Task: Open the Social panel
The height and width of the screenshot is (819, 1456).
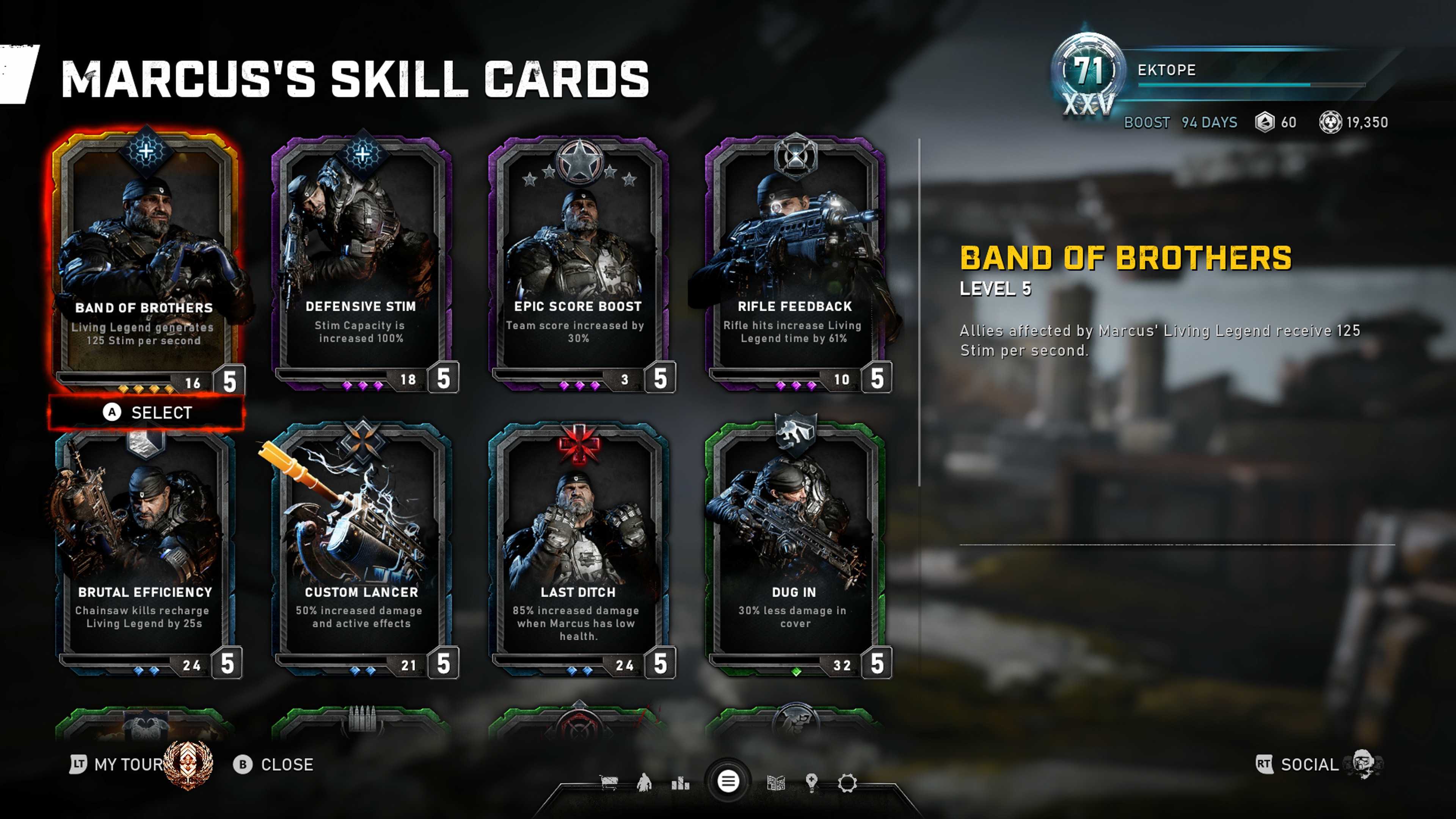Action: [x=1309, y=764]
